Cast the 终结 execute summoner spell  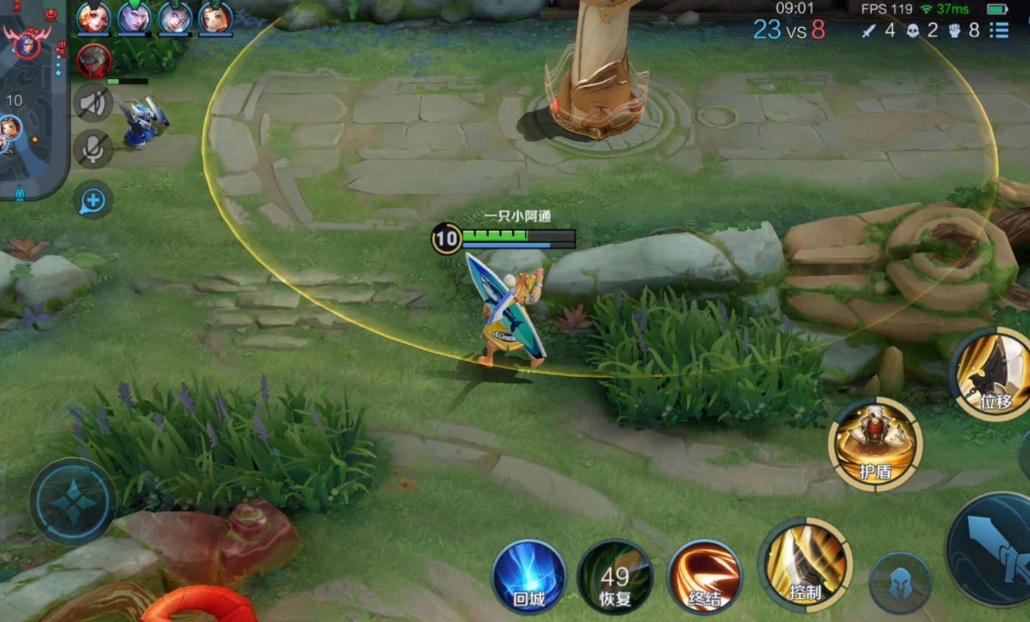point(704,576)
